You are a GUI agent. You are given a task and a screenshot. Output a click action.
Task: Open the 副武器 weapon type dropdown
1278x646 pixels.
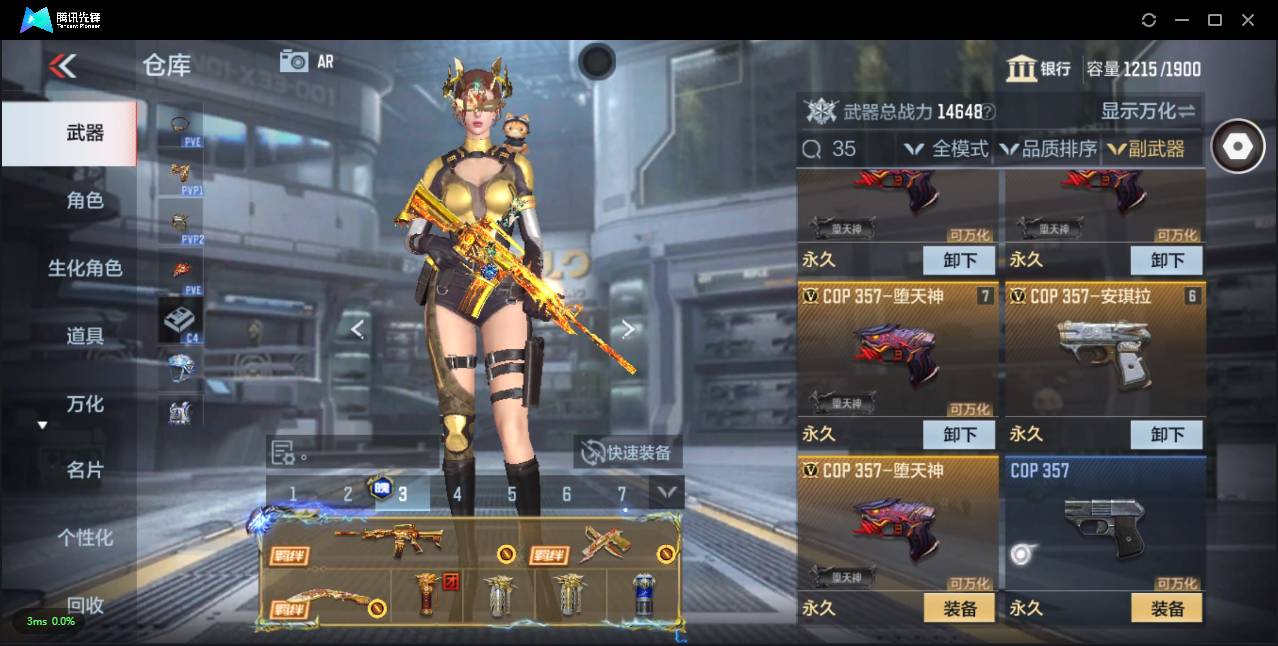click(x=1146, y=149)
